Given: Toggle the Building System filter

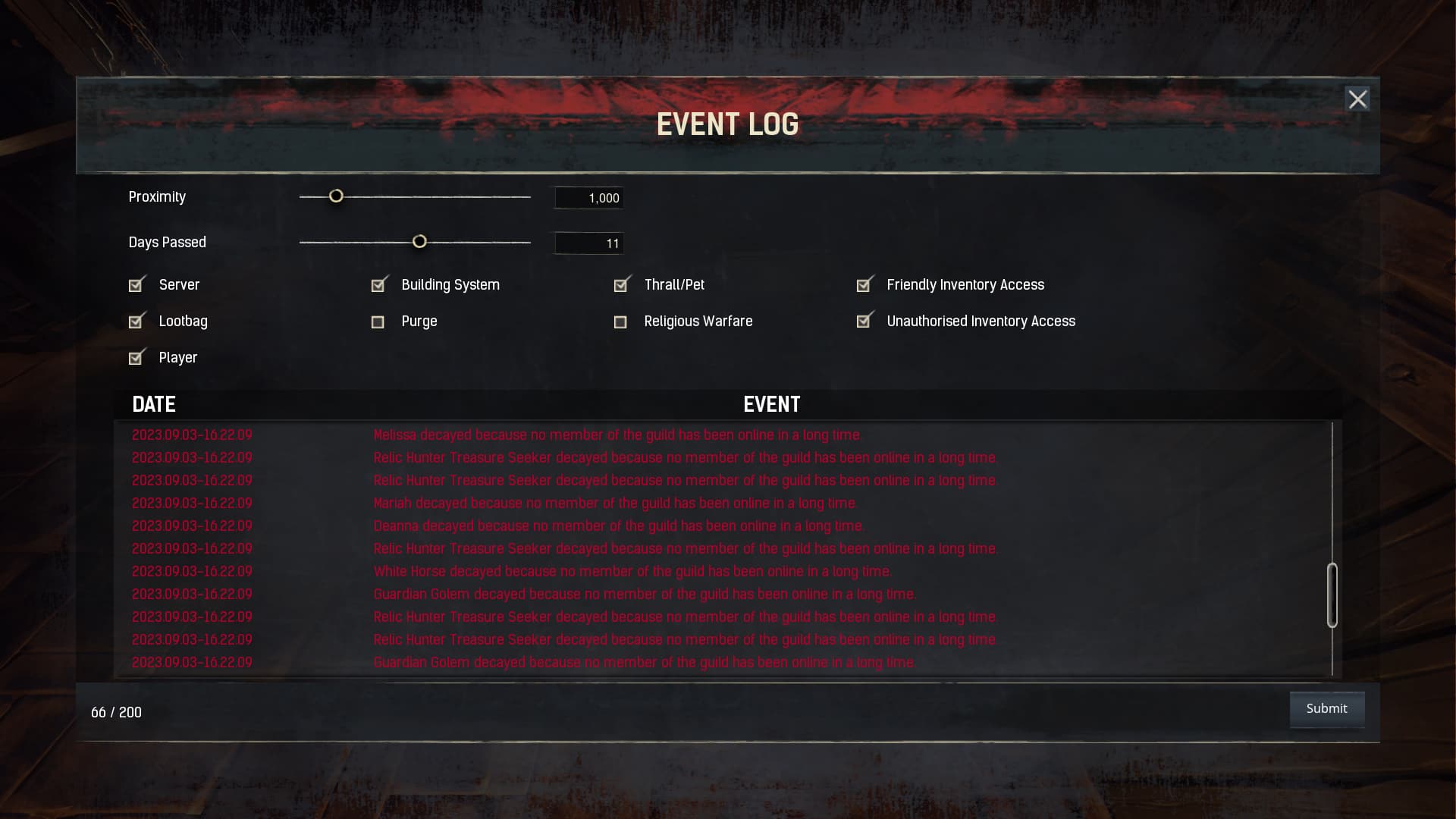Looking at the screenshot, I should click(x=378, y=284).
